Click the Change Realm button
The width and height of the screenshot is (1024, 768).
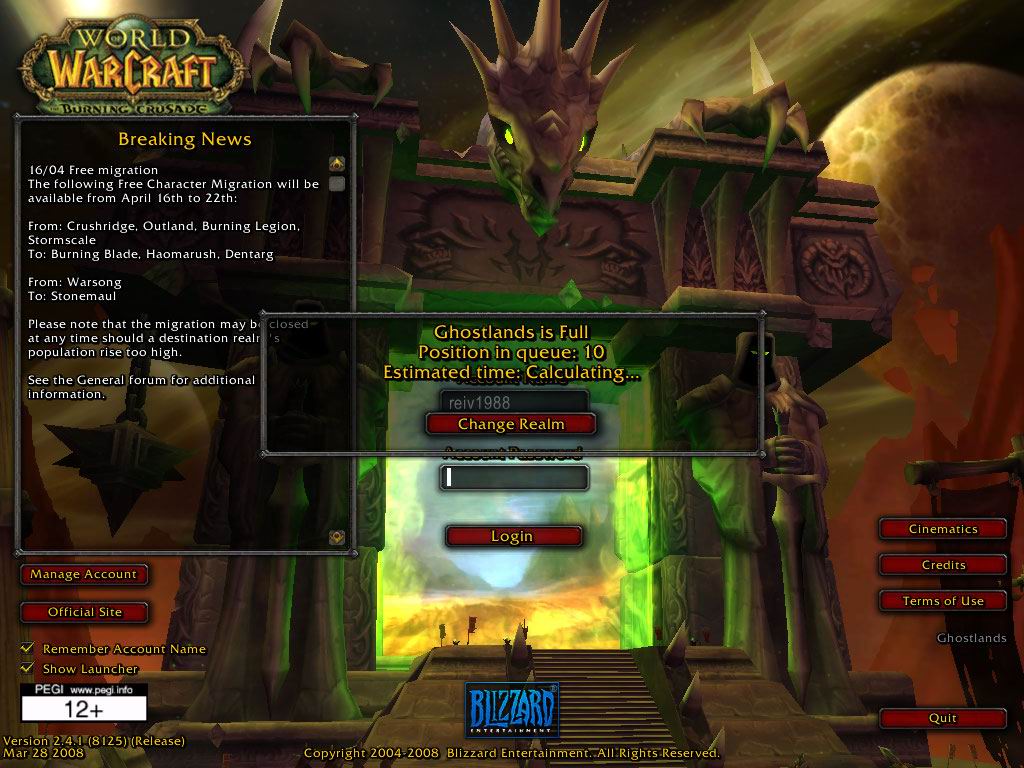511,424
